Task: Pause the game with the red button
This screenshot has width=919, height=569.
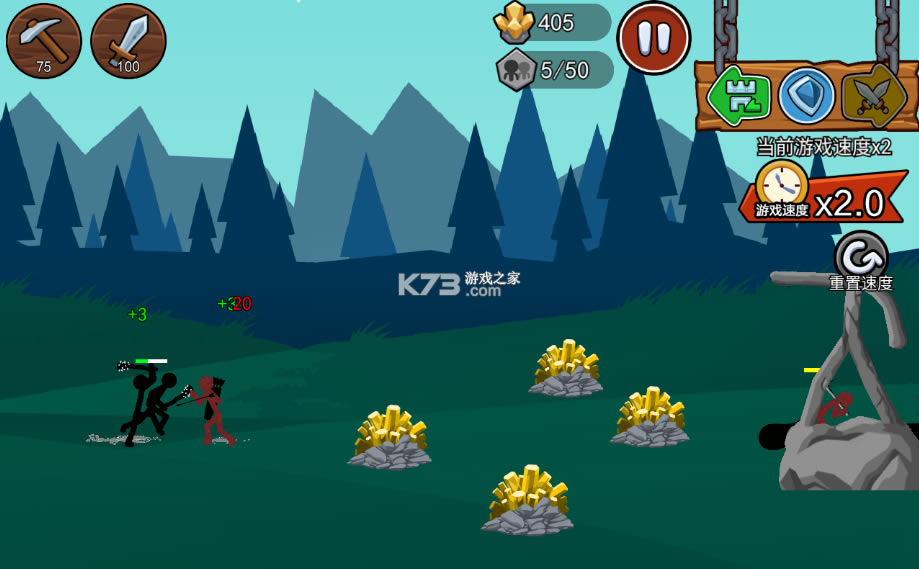Action: tap(654, 38)
